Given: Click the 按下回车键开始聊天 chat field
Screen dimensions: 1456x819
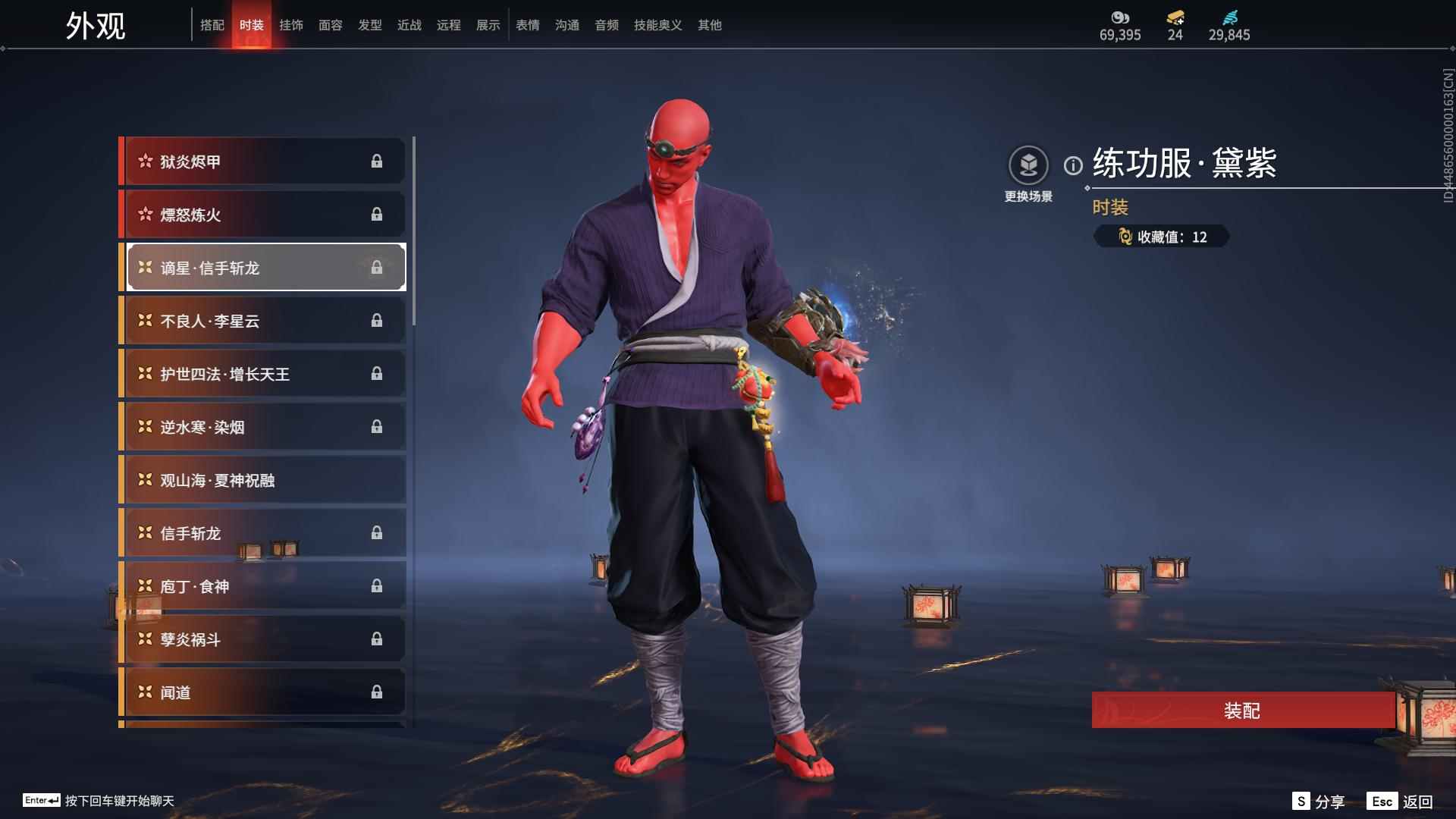Looking at the screenshot, I should pyautogui.click(x=121, y=800).
